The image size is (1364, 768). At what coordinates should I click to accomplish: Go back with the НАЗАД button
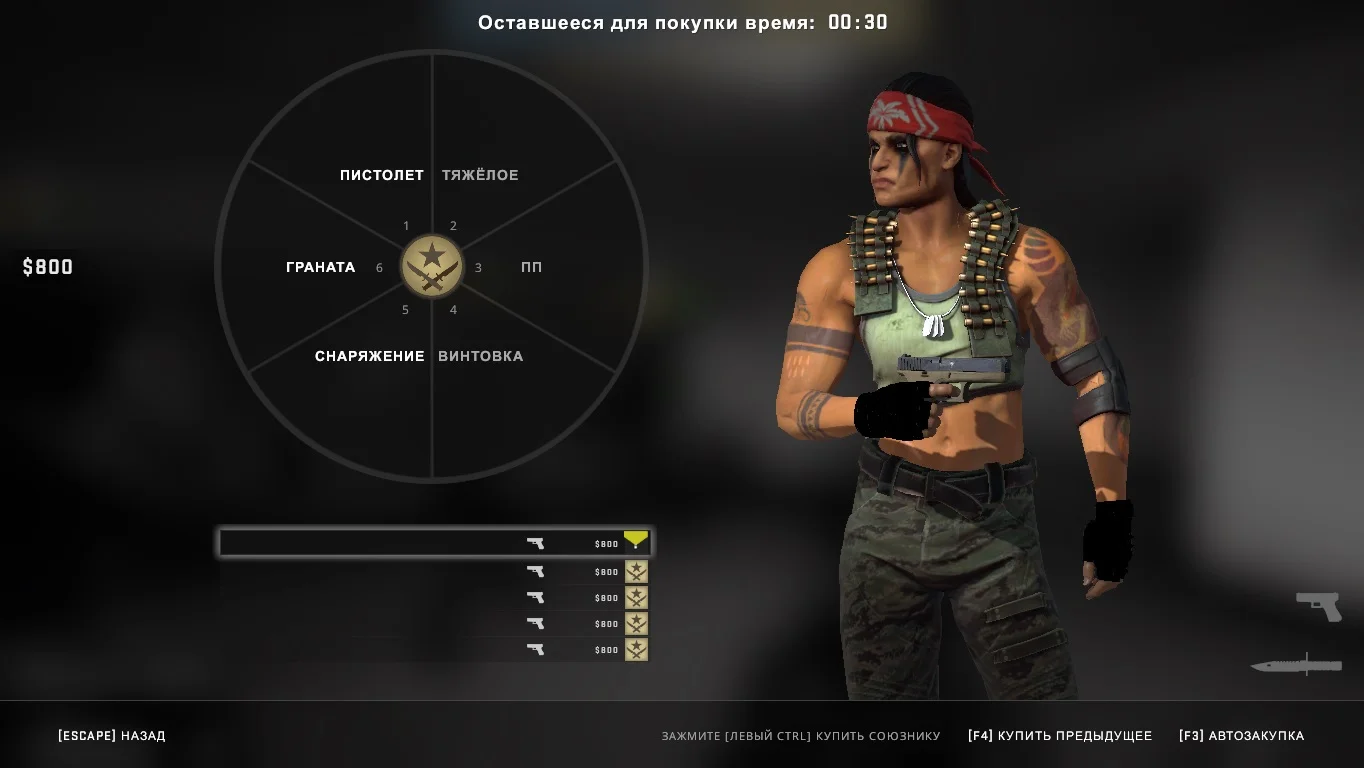point(112,736)
